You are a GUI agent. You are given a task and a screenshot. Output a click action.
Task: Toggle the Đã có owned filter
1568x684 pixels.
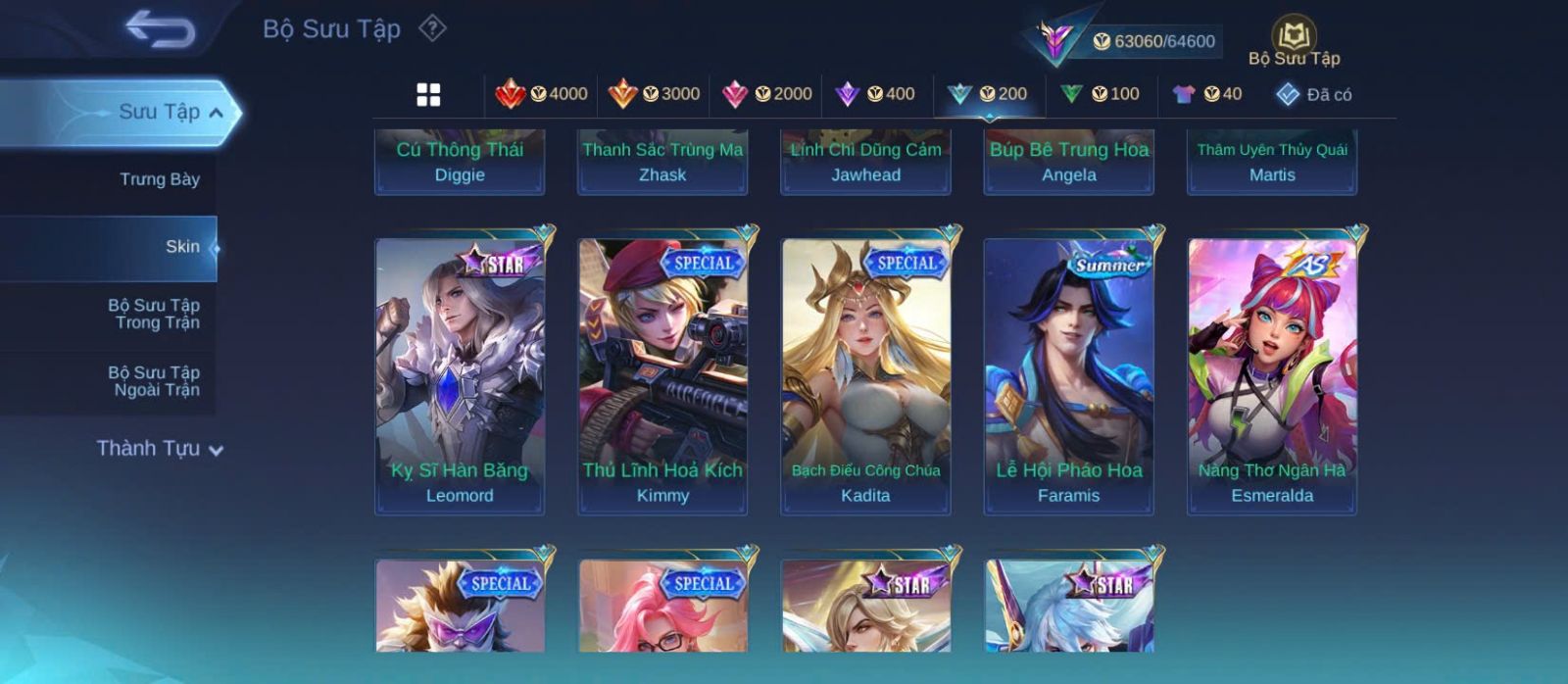click(x=1314, y=94)
